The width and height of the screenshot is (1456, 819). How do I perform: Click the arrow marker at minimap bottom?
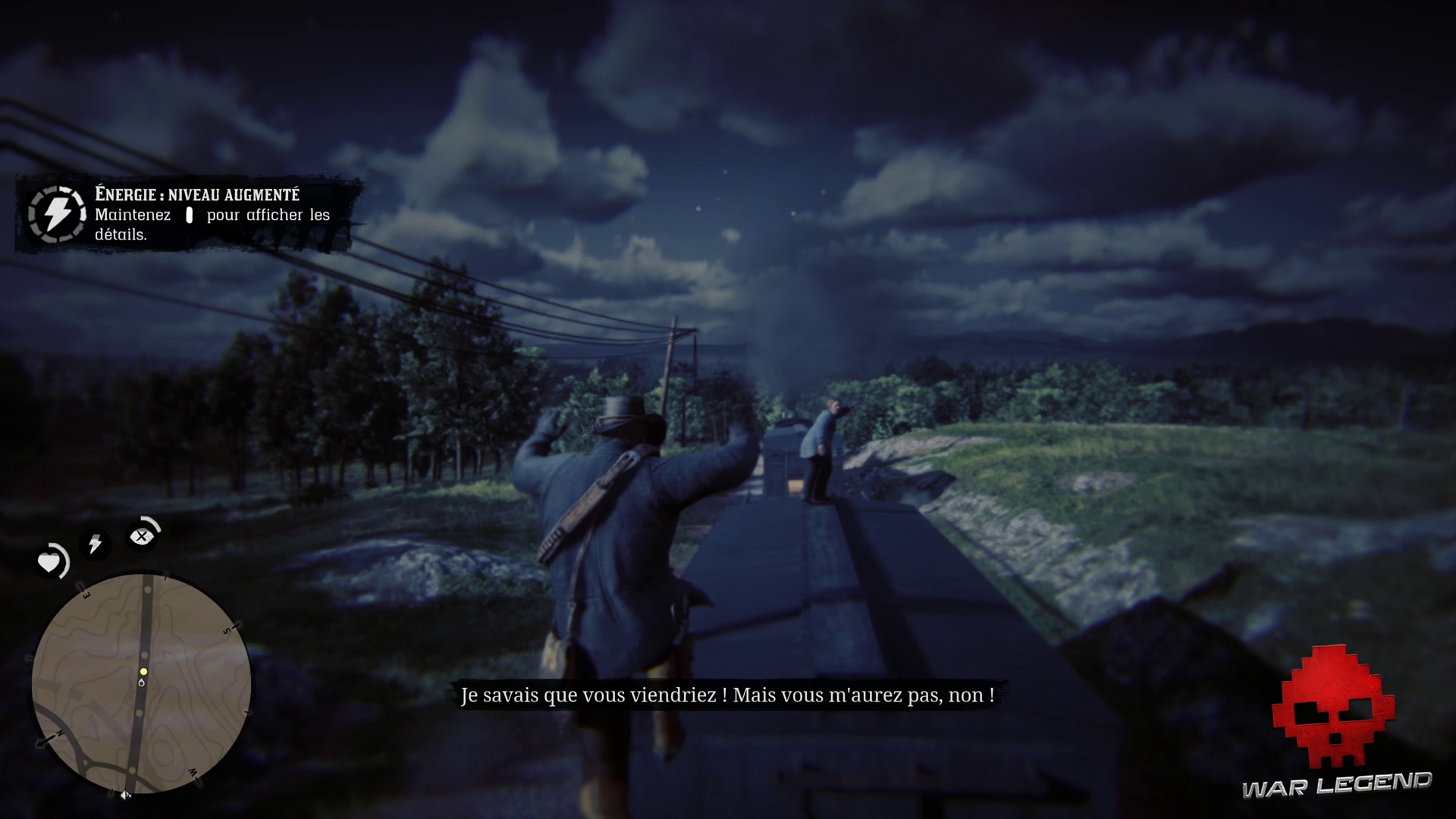pyautogui.click(x=125, y=794)
